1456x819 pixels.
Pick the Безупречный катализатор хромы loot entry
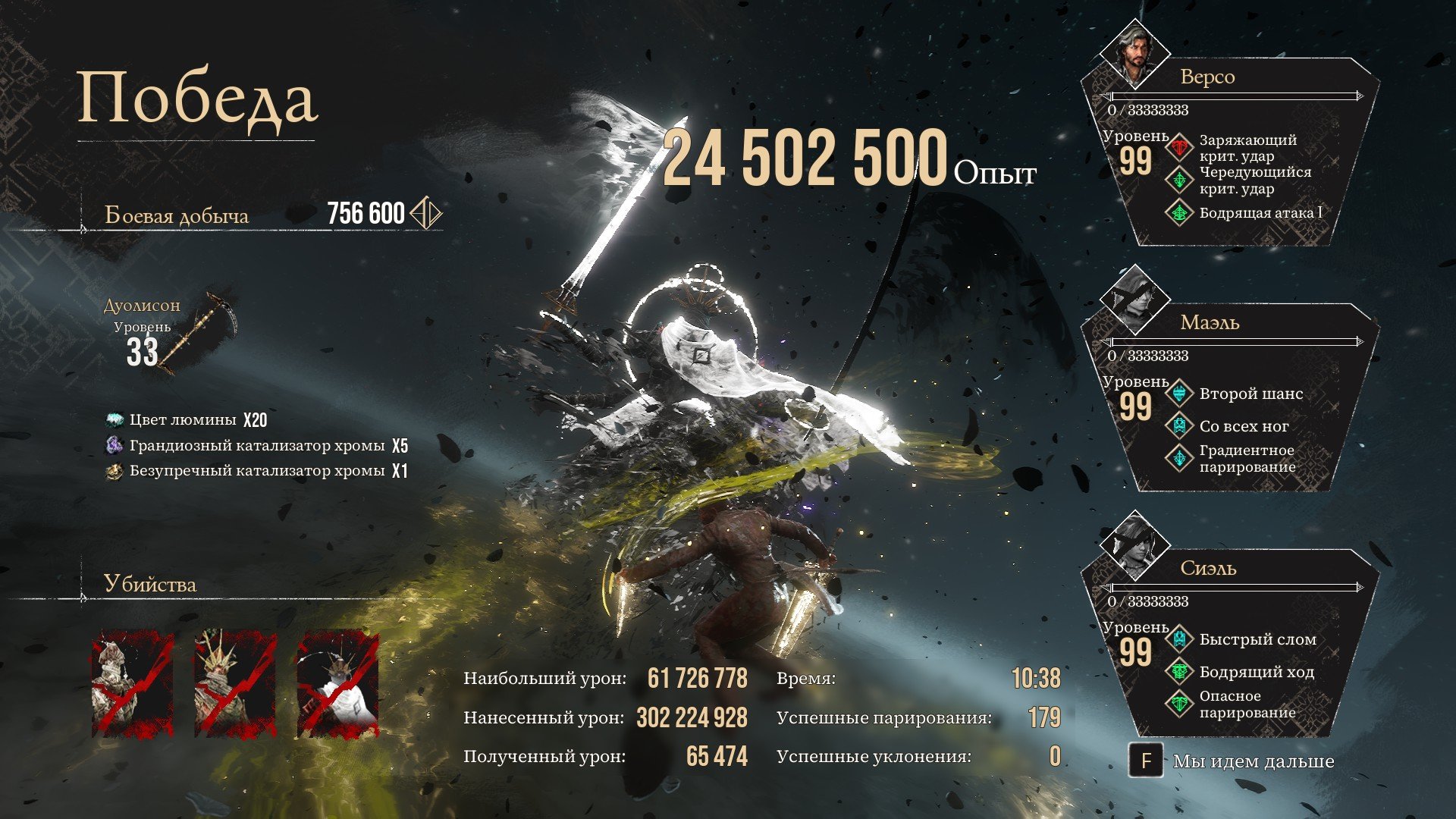pyautogui.click(x=115, y=471)
